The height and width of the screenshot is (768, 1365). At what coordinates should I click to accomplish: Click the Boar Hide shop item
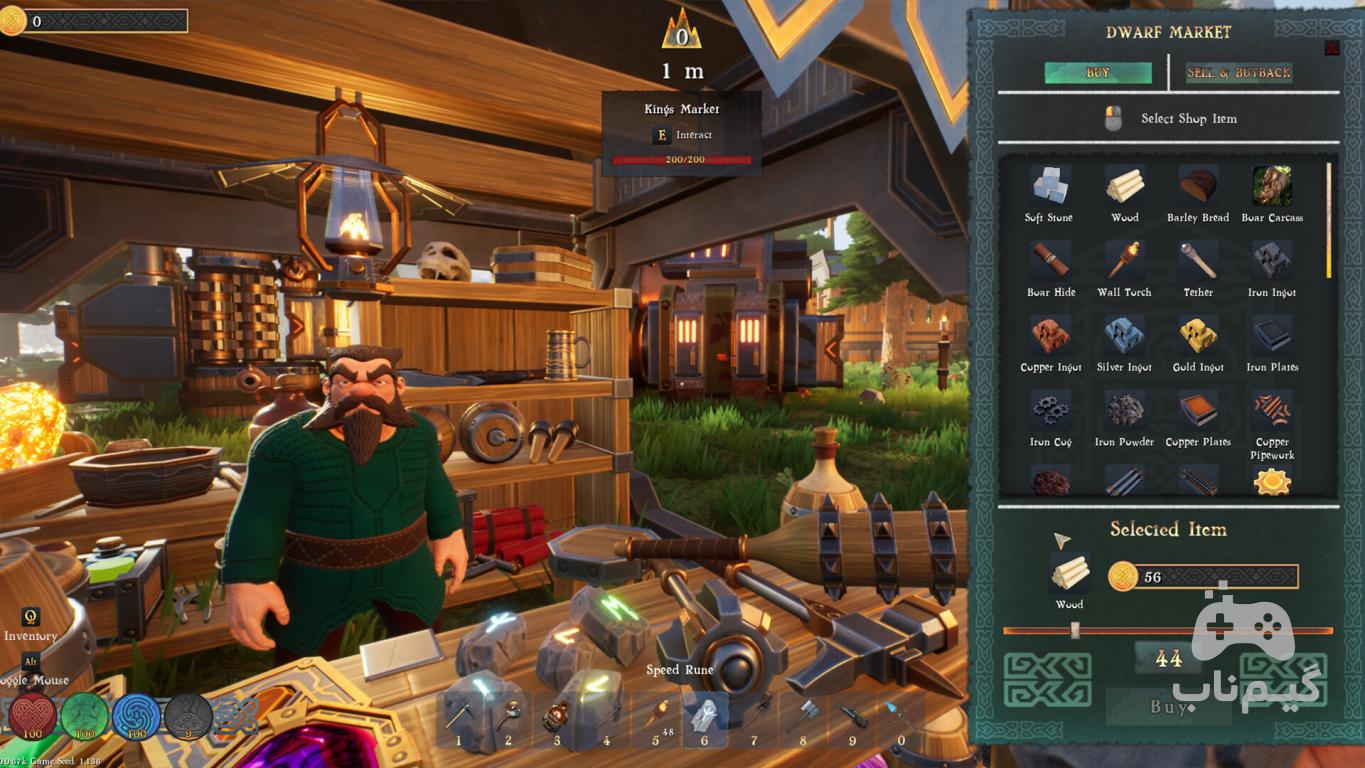pyautogui.click(x=1050, y=262)
